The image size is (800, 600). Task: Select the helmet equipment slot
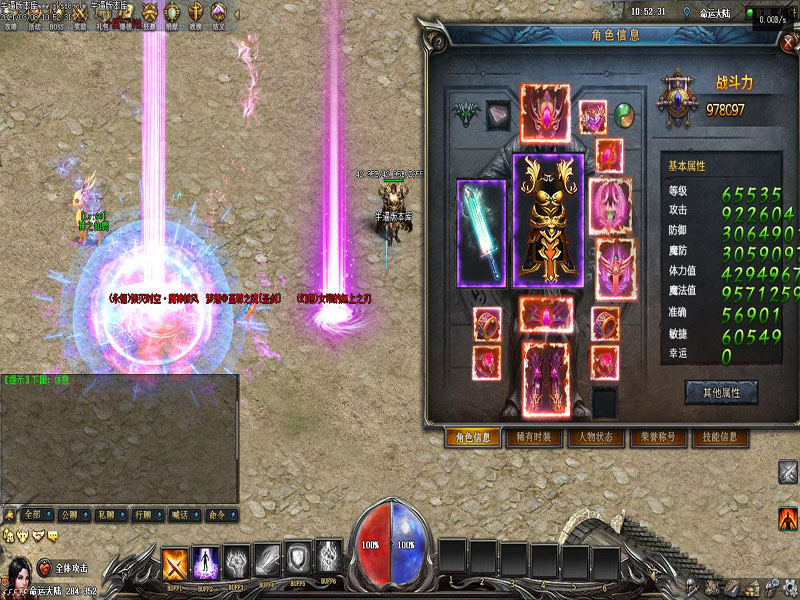pos(545,110)
